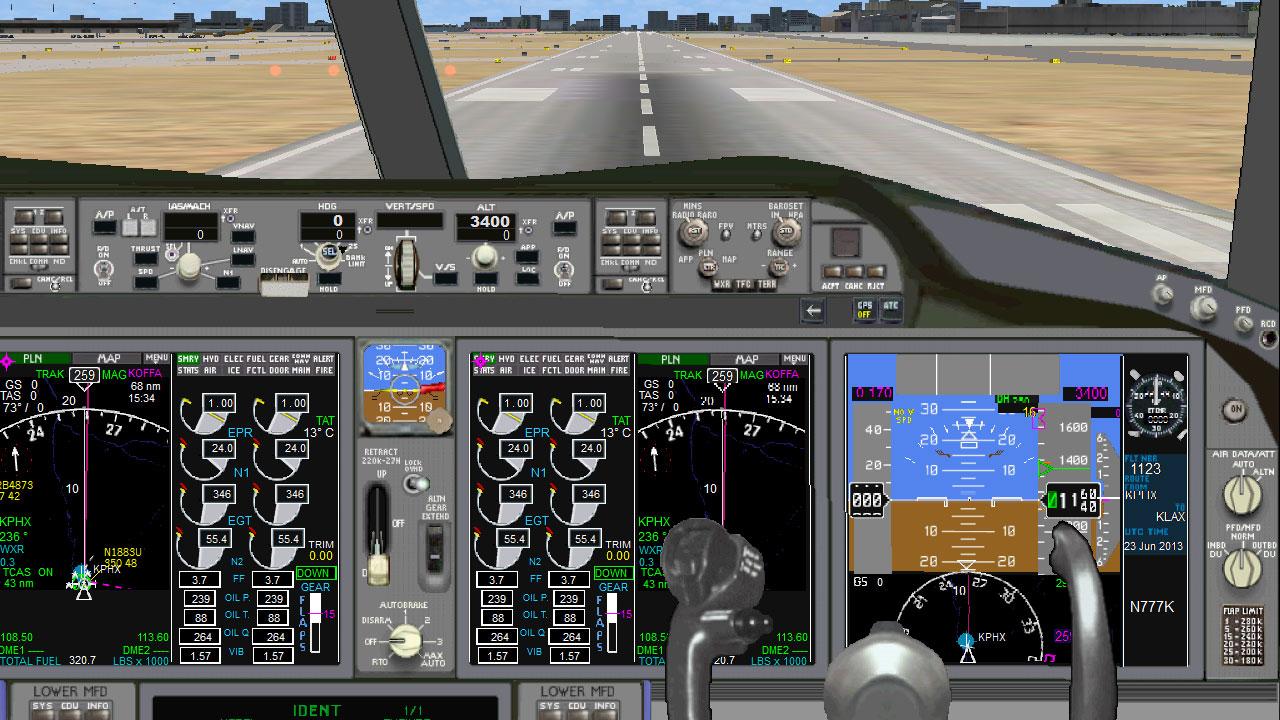The width and height of the screenshot is (1280, 720).
Task: Arm LNAV mode on the autopilot panel
Action: point(243,259)
